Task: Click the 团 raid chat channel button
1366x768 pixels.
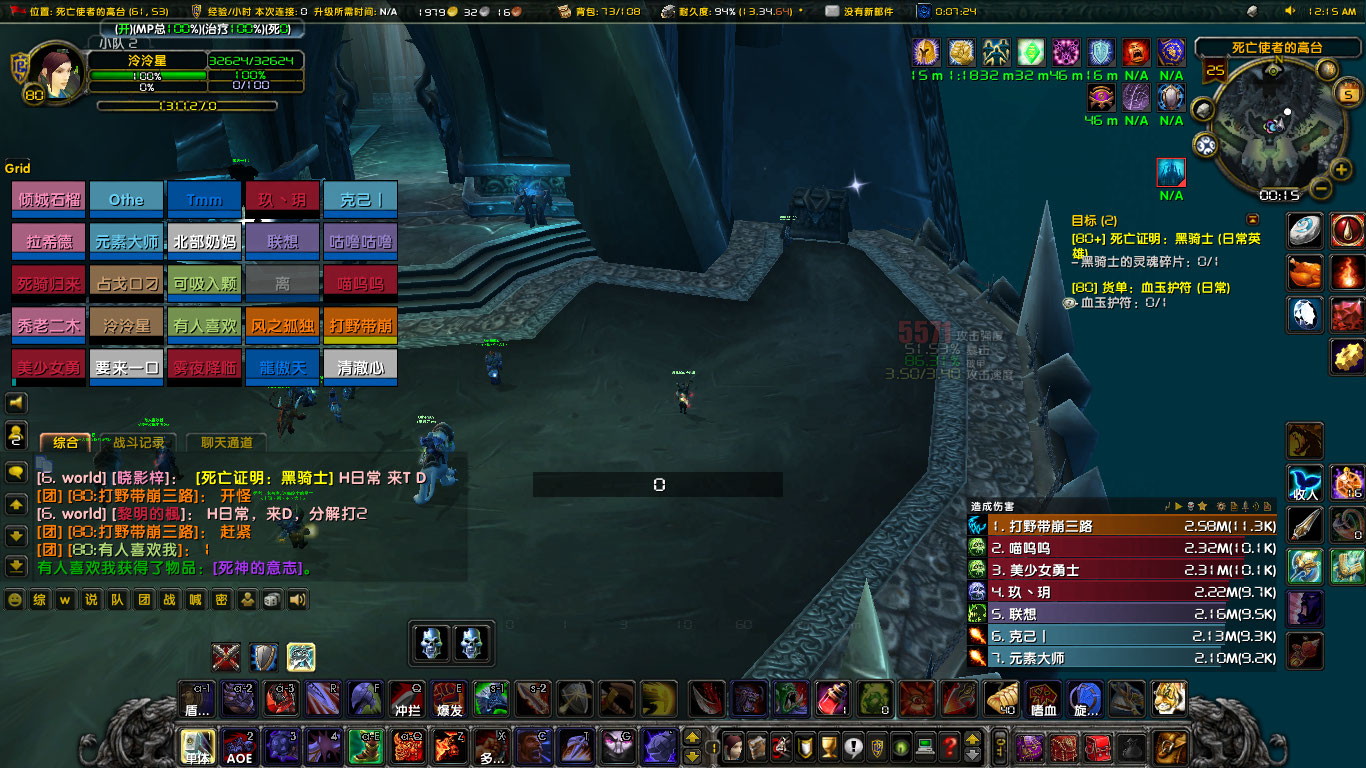Action: pyautogui.click(x=143, y=600)
